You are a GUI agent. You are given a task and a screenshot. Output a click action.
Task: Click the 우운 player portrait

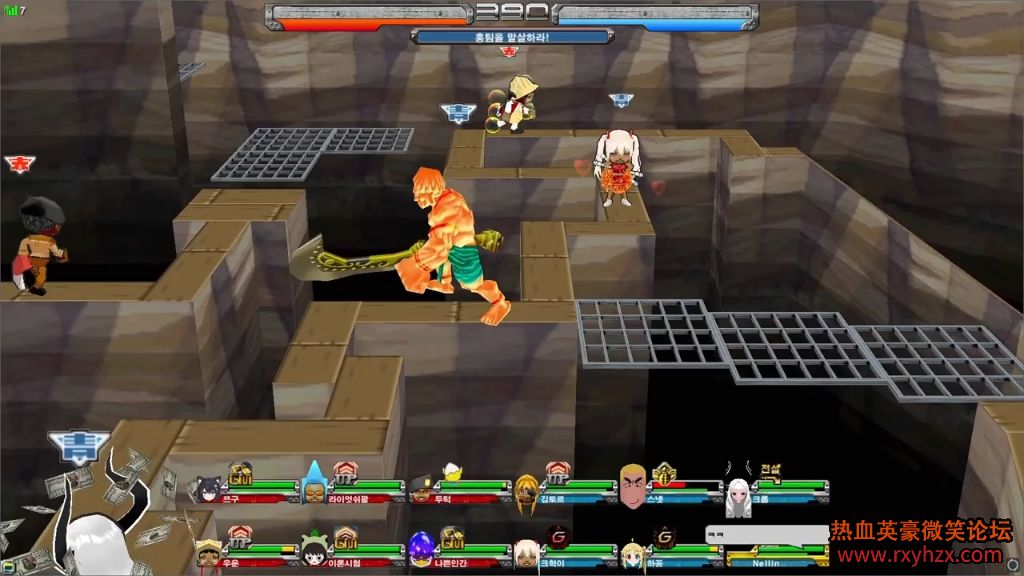pos(209,552)
